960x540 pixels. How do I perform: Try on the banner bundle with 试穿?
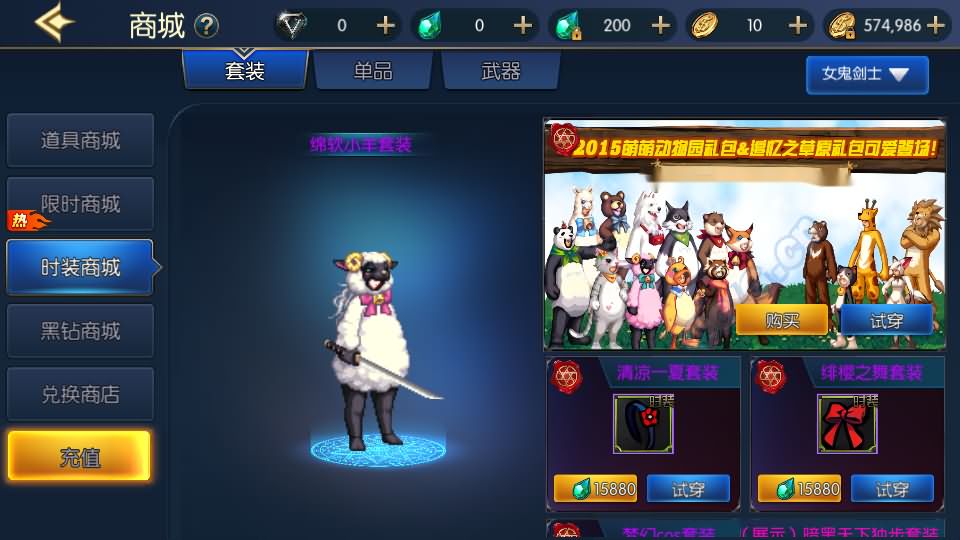pyautogui.click(x=887, y=320)
